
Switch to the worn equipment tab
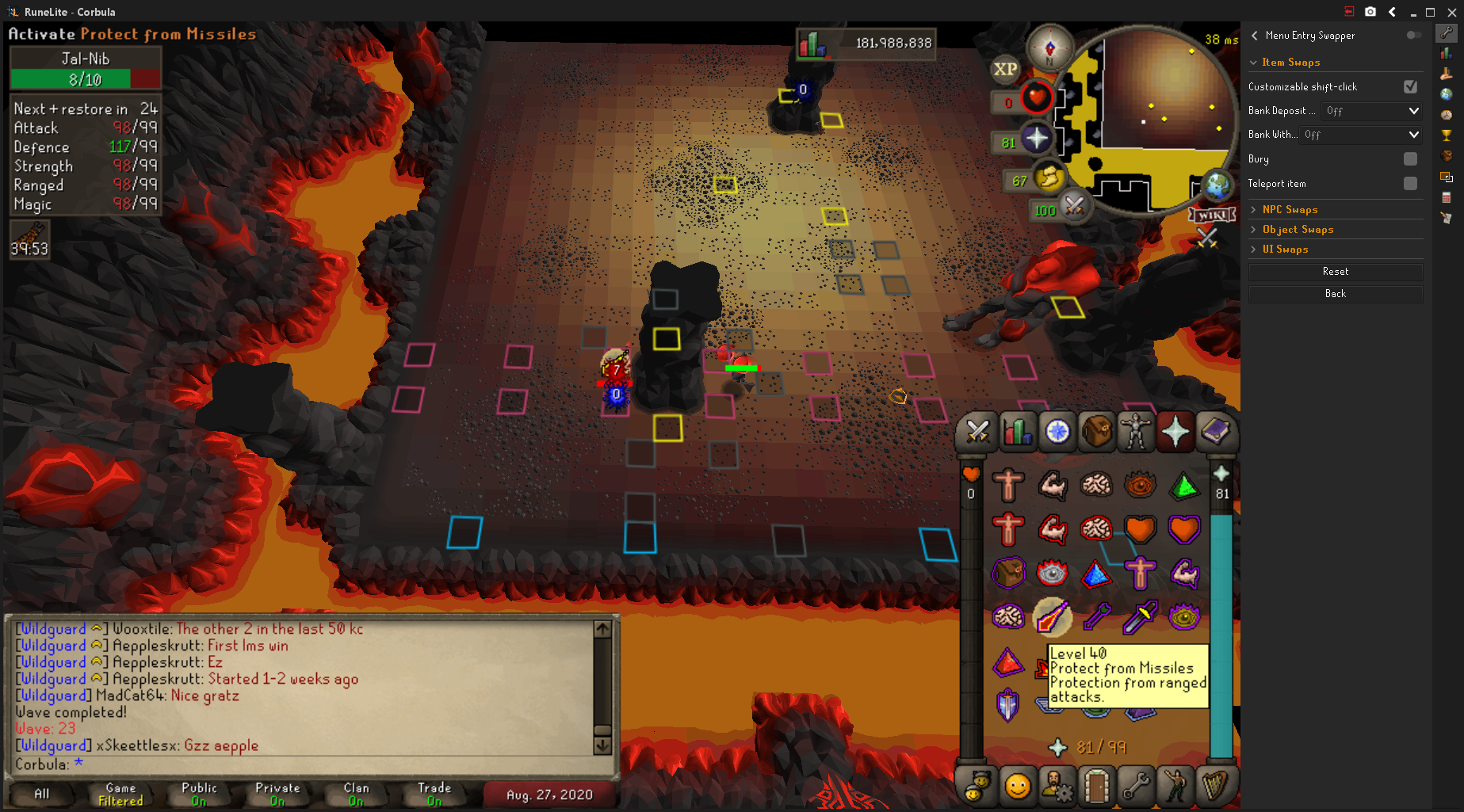(1136, 433)
